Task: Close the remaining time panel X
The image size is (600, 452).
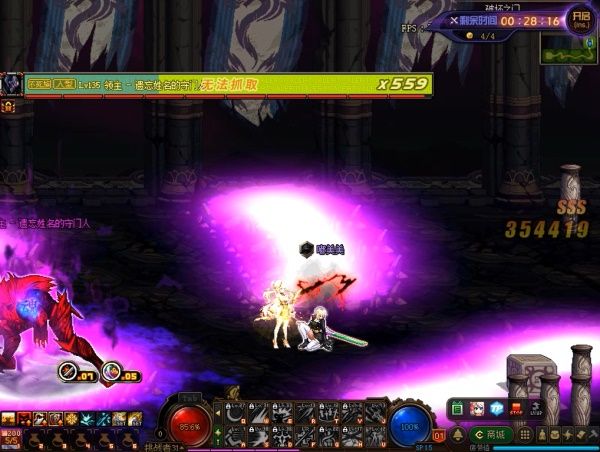Action: point(454,20)
